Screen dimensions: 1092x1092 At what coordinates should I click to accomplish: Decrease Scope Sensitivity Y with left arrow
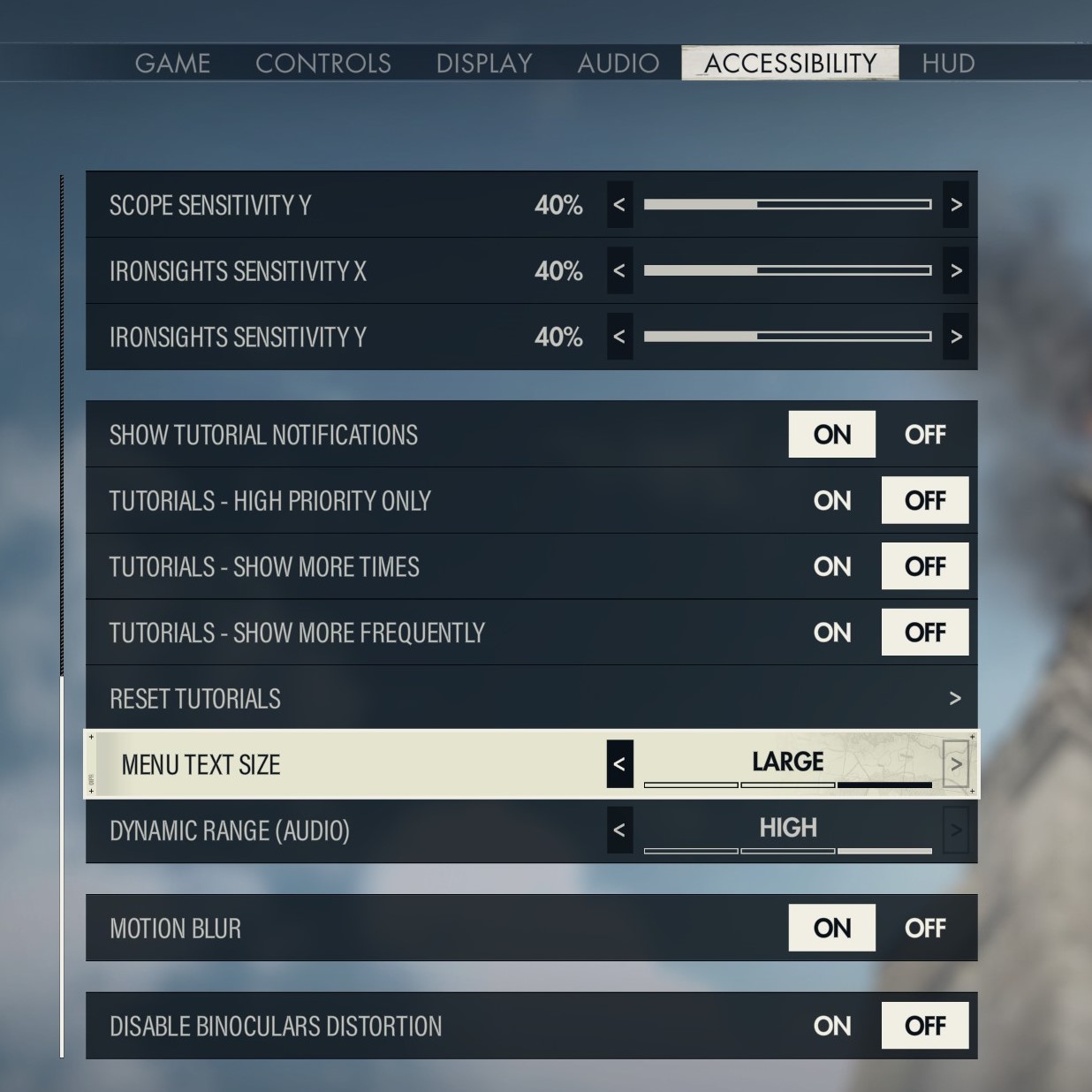point(619,205)
